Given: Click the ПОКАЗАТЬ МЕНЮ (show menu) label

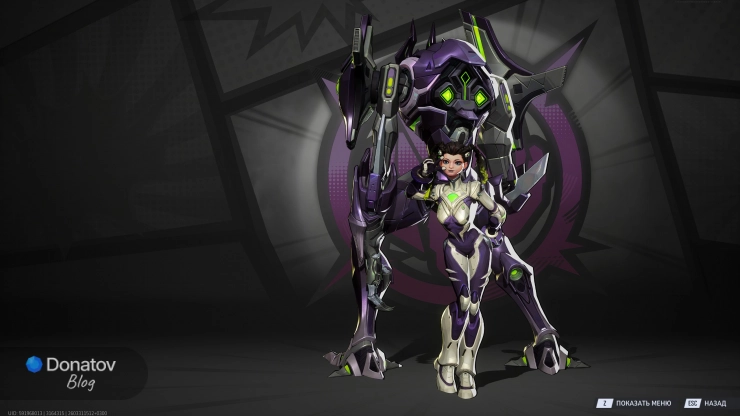Looking at the screenshot, I should [643, 402].
